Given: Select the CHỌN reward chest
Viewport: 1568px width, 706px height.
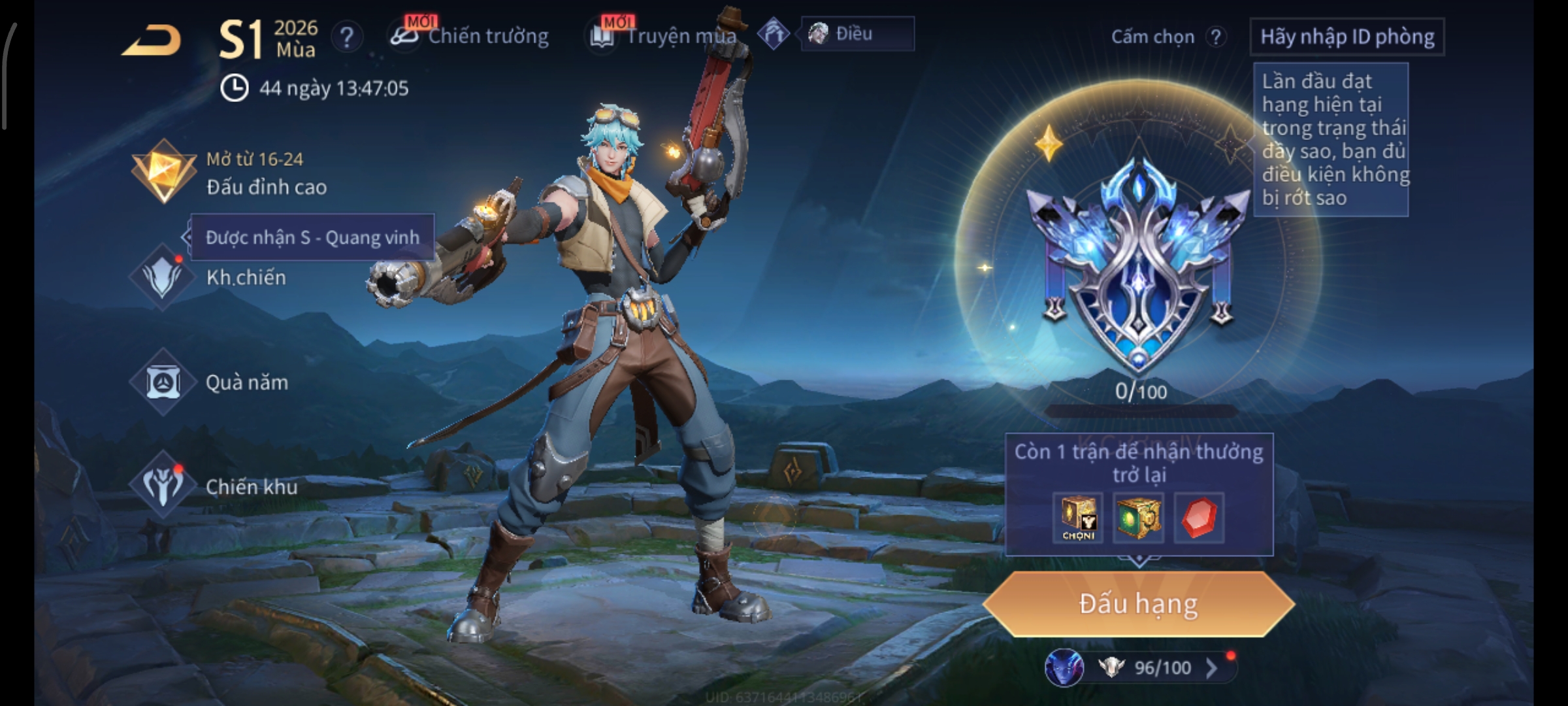Looking at the screenshot, I should coord(1078,518).
